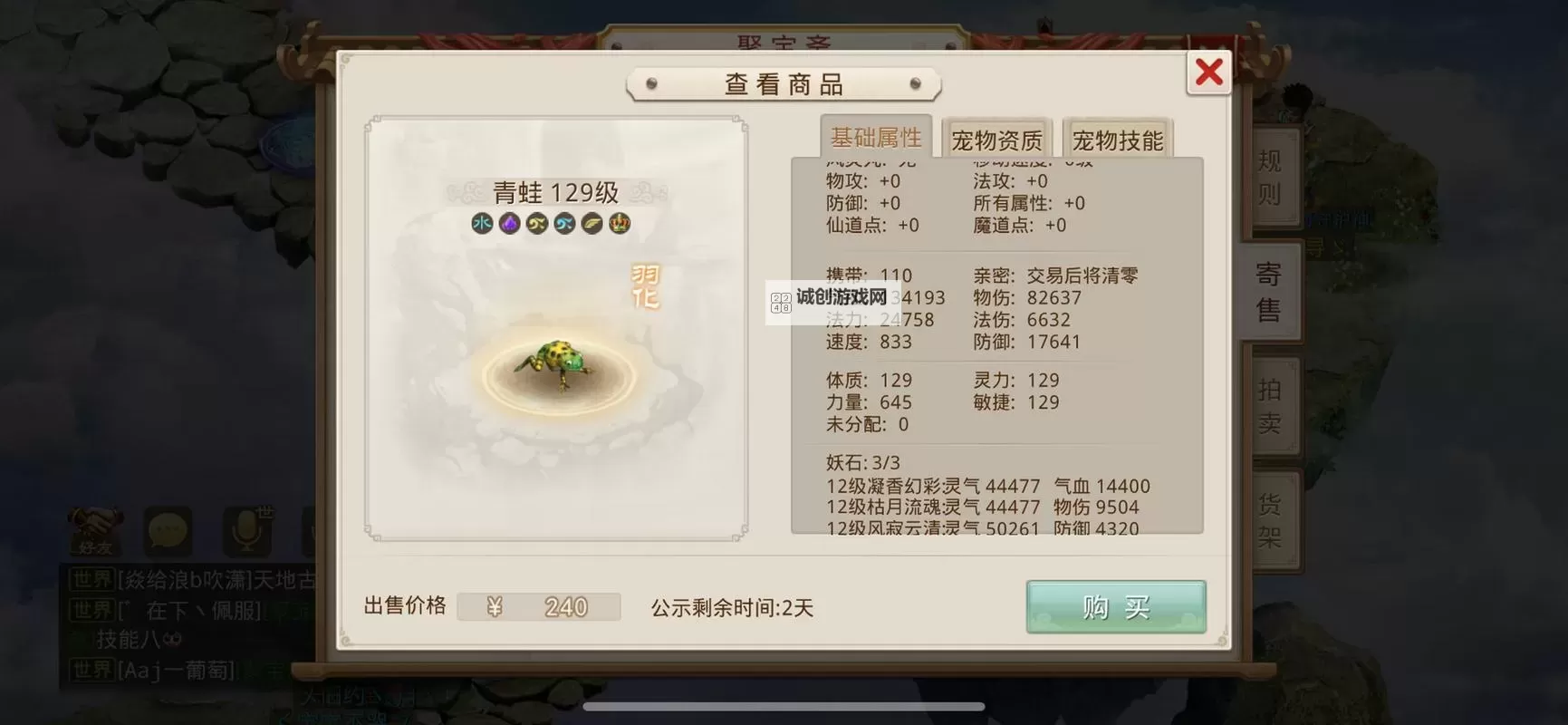Click the voice microphone icon
This screenshot has height=725, width=1568.
click(242, 530)
